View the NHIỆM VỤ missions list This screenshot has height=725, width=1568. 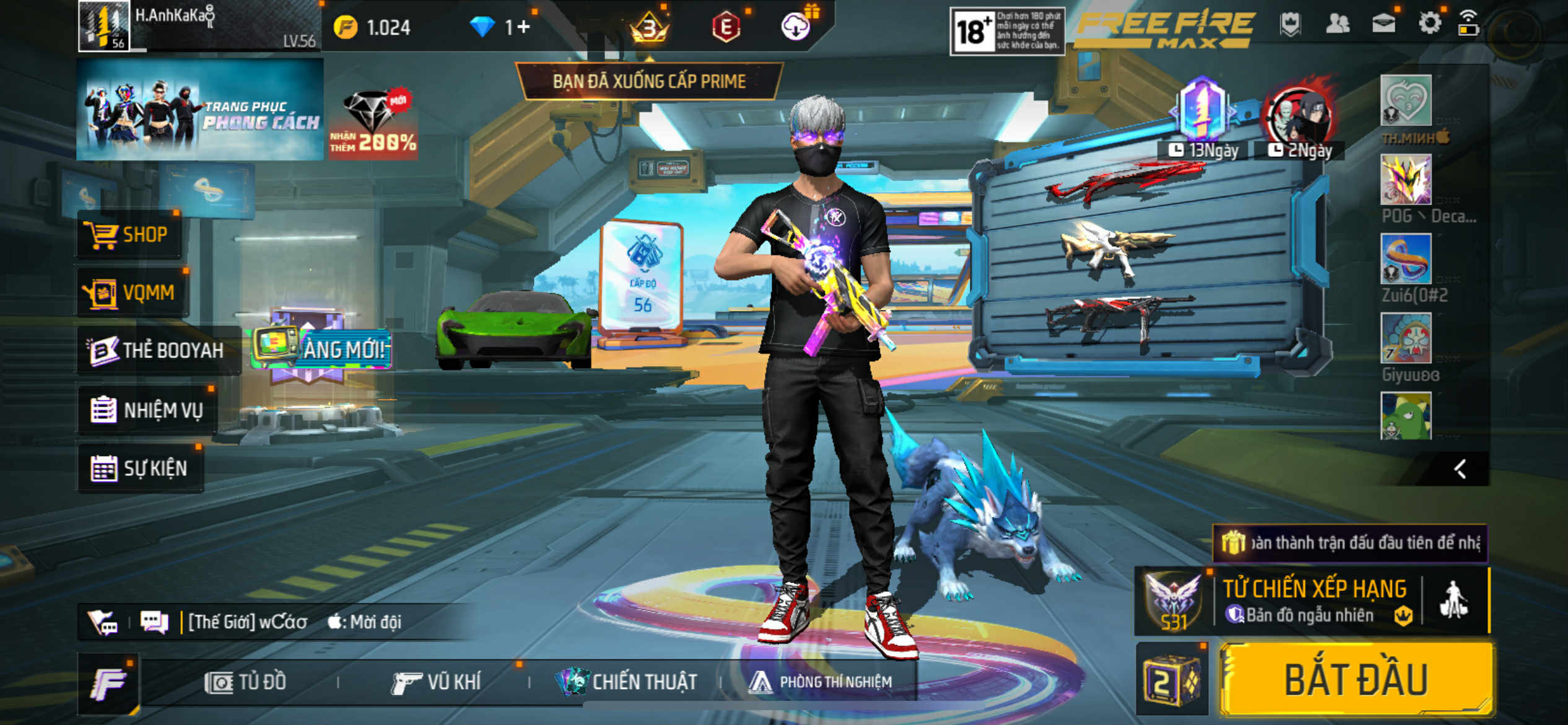(148, 410)
